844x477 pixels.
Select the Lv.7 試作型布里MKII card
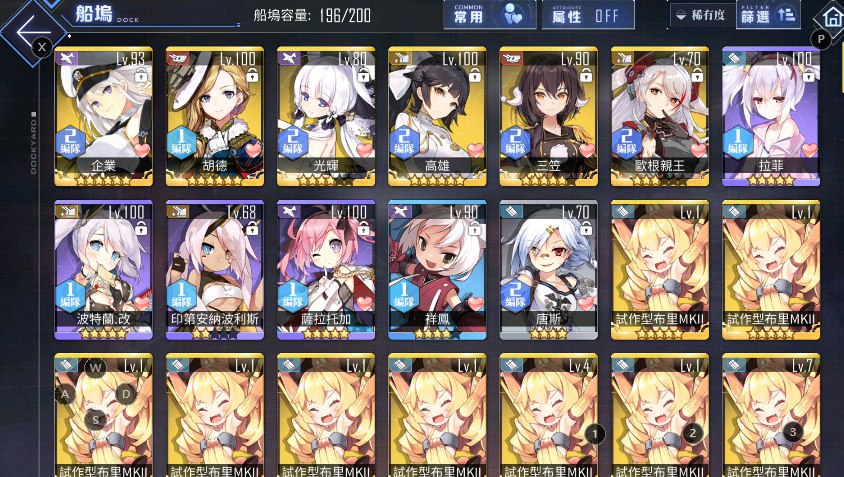tap(768, 415)
